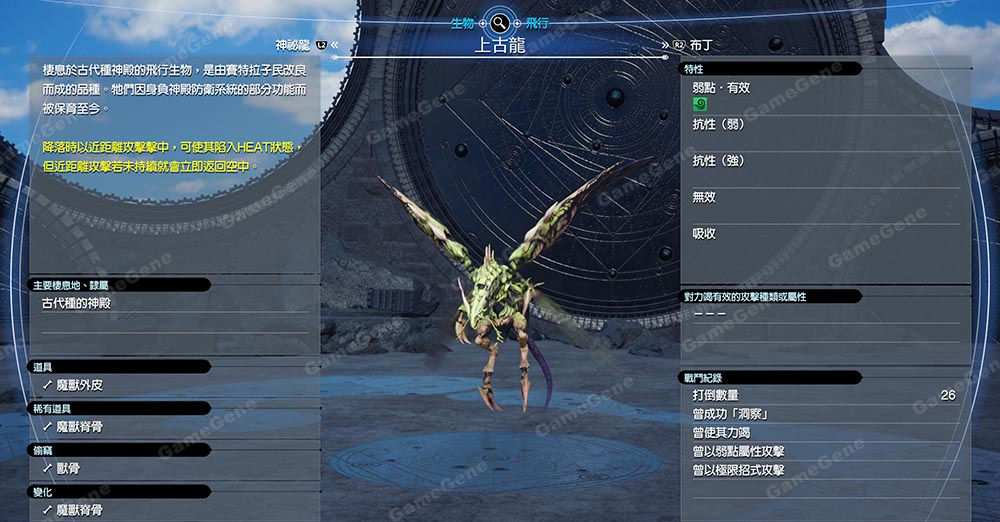Select the 古代種的神殿 habitat entry
Screen dimensions: 1000x522
click(x=76, y=302)
